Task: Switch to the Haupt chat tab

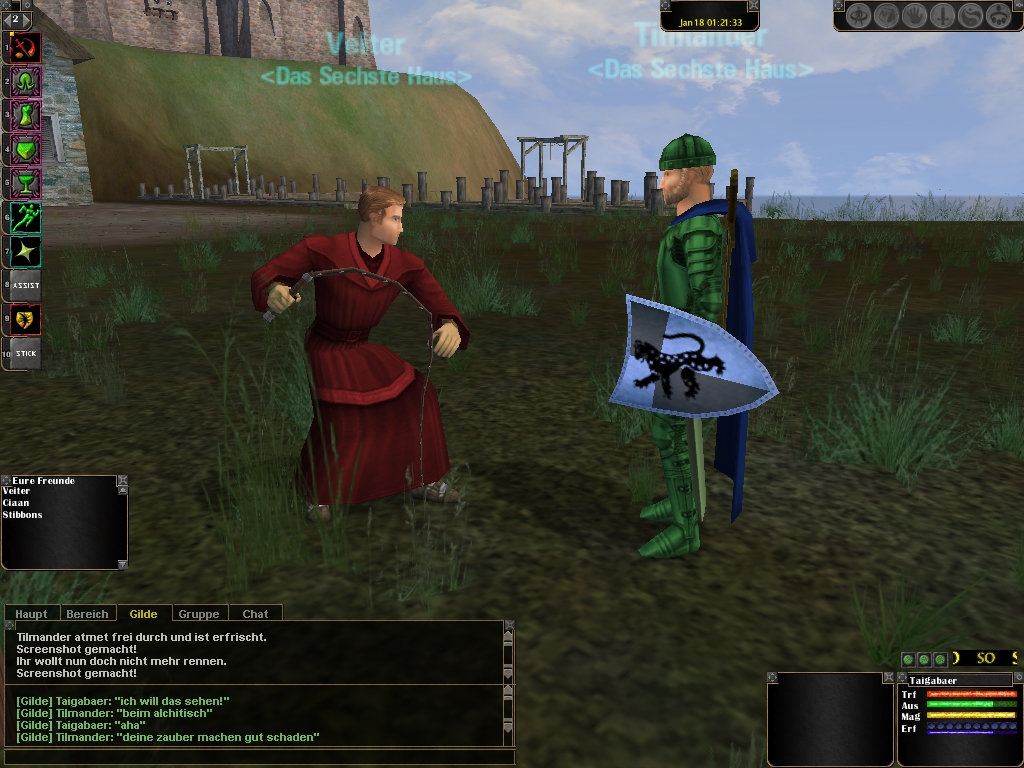Action: coord(31,613)
